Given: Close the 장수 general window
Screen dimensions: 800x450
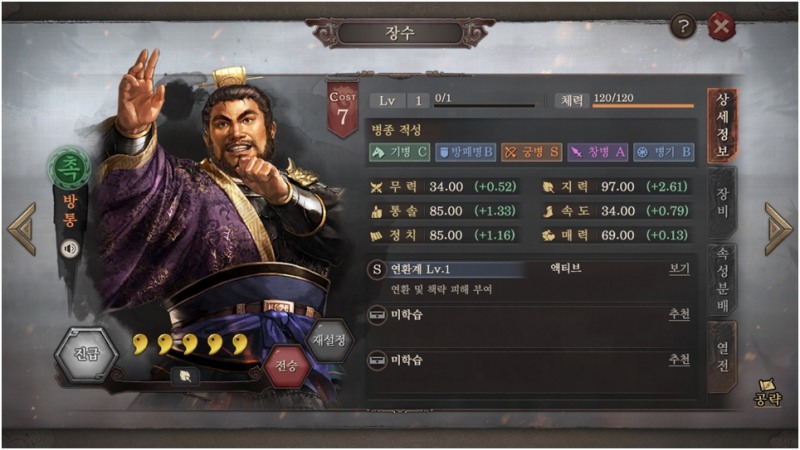Looking at the screenshot, I should [x=721, y=26].
